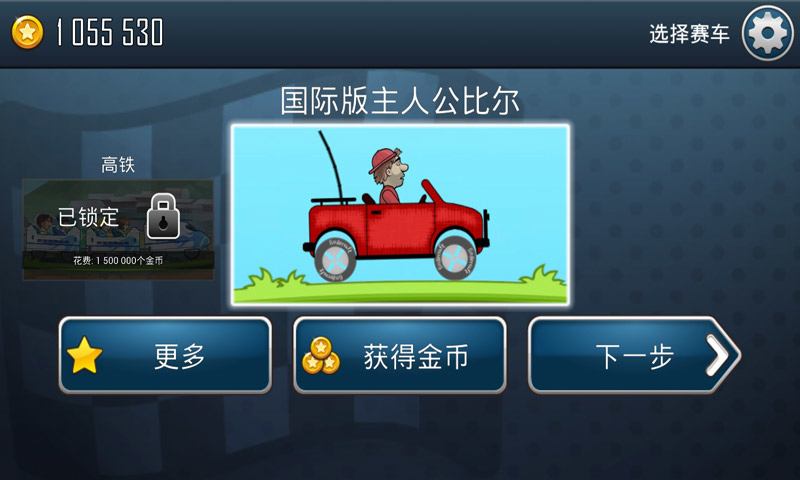Open the 更多 star button

(x=165, y=356)
